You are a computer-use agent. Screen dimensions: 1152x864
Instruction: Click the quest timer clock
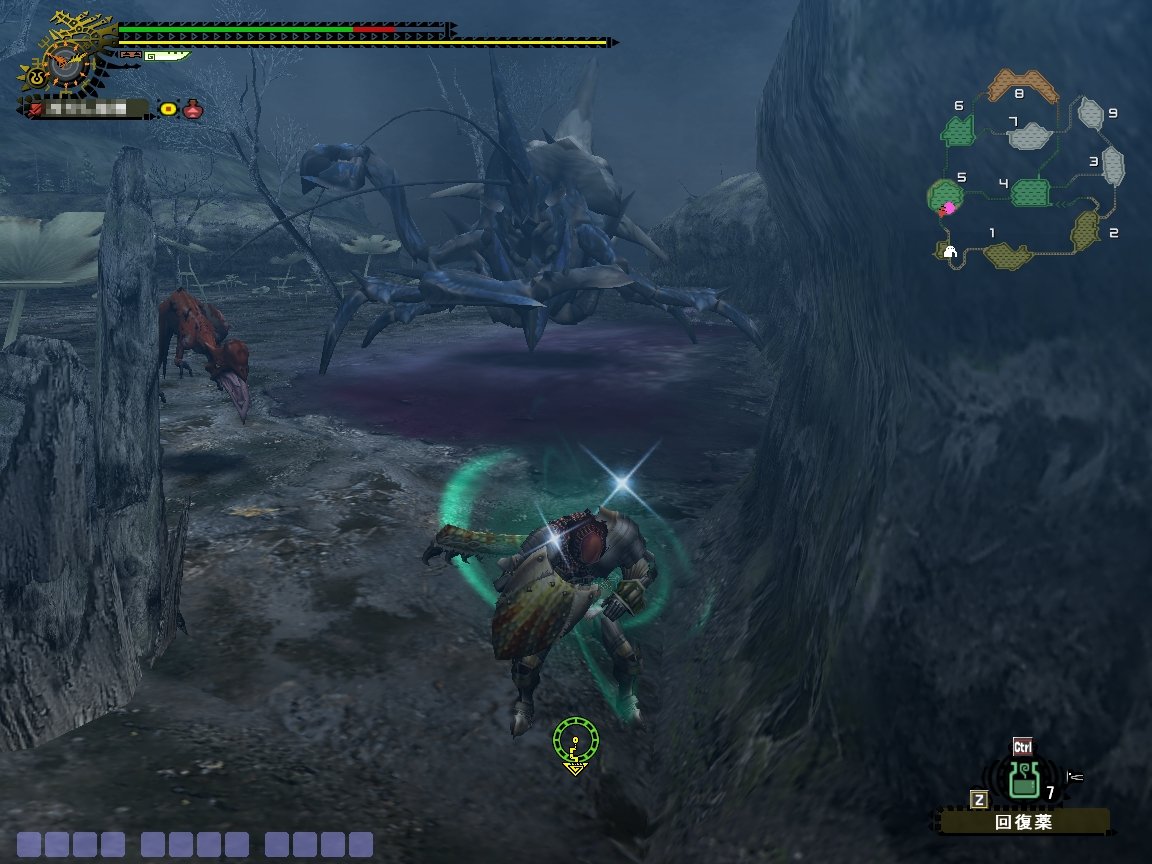(x=68, y=63)
